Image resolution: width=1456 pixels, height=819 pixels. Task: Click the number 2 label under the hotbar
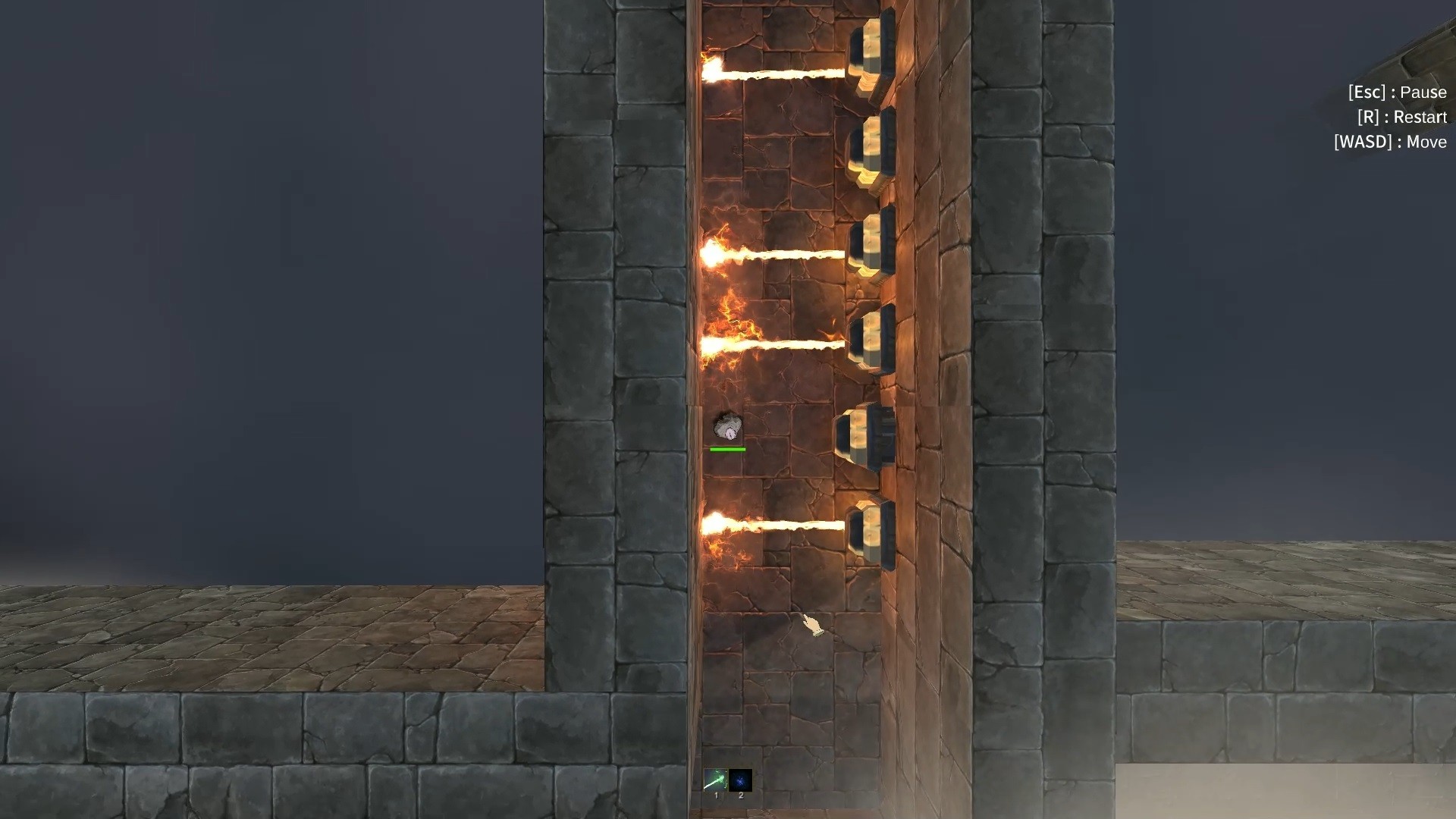point(740,795)
